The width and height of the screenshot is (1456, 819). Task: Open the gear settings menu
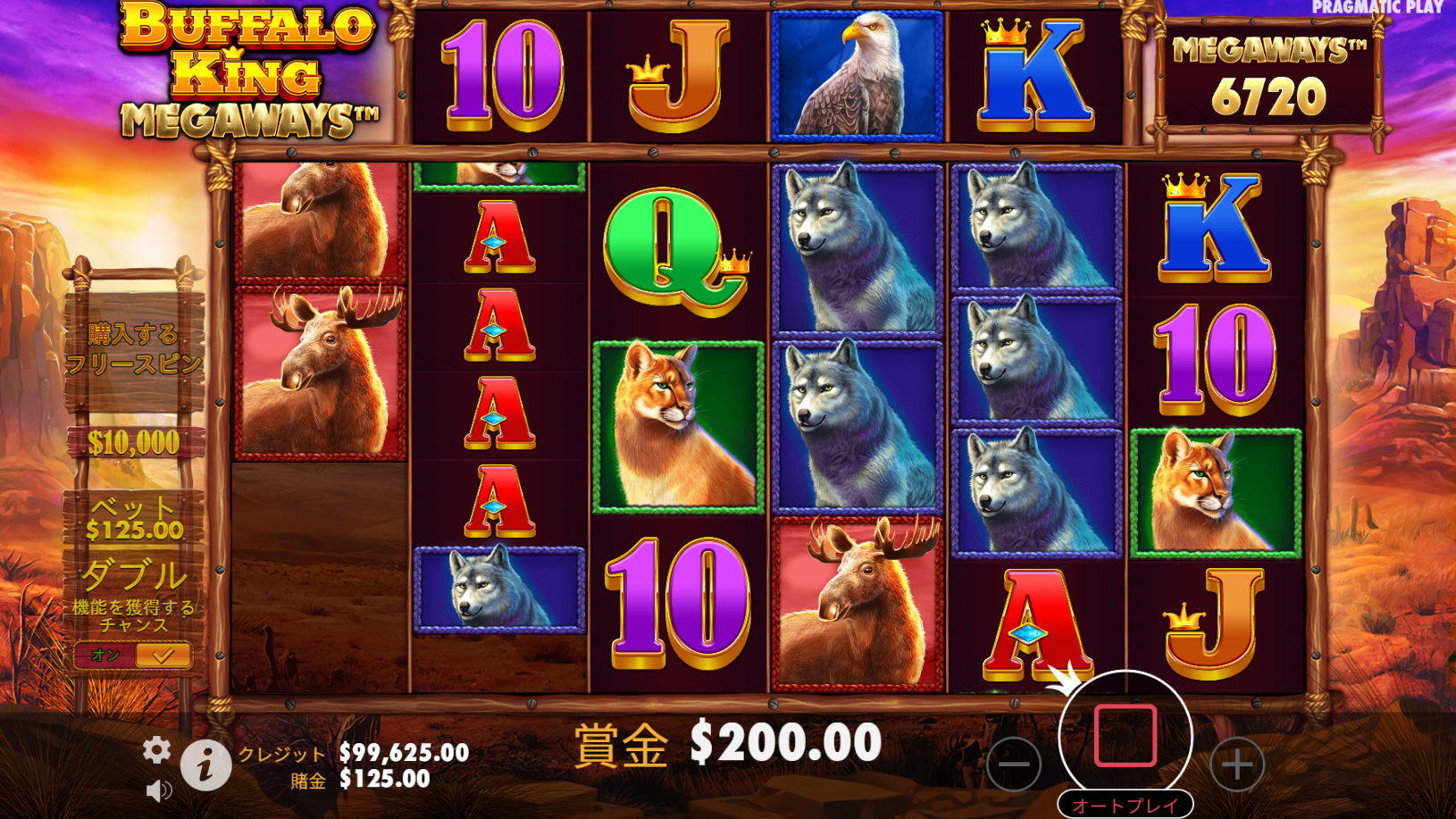pos(156,750)
